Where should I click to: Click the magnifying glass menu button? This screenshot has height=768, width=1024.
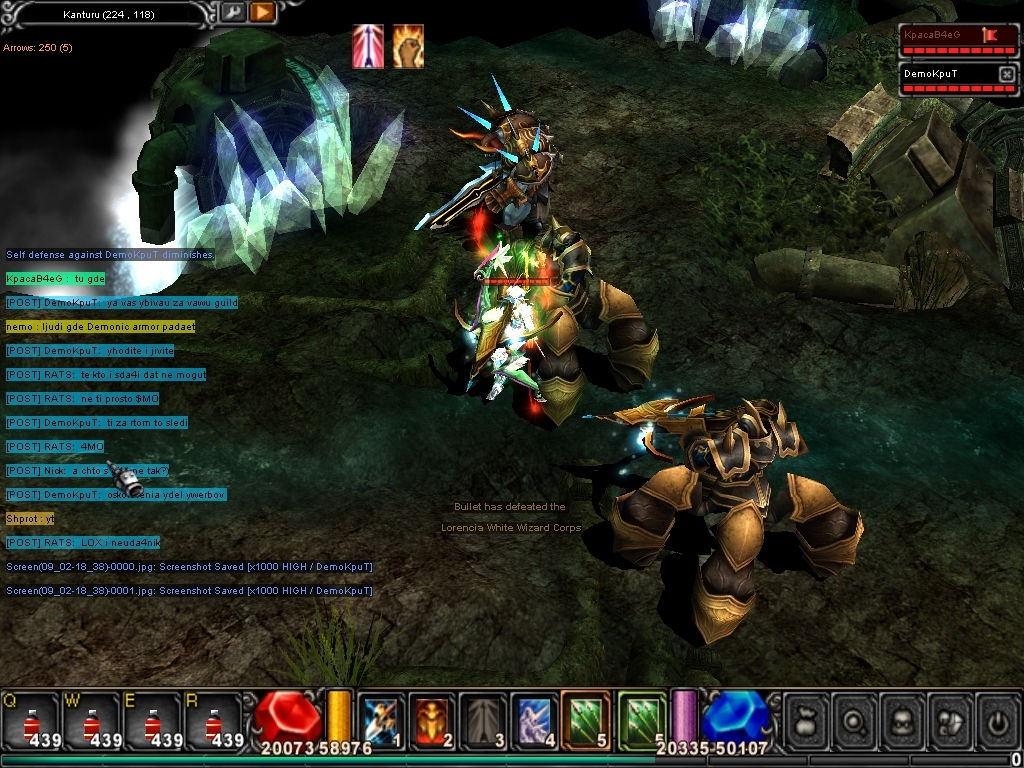click(854, 719)
